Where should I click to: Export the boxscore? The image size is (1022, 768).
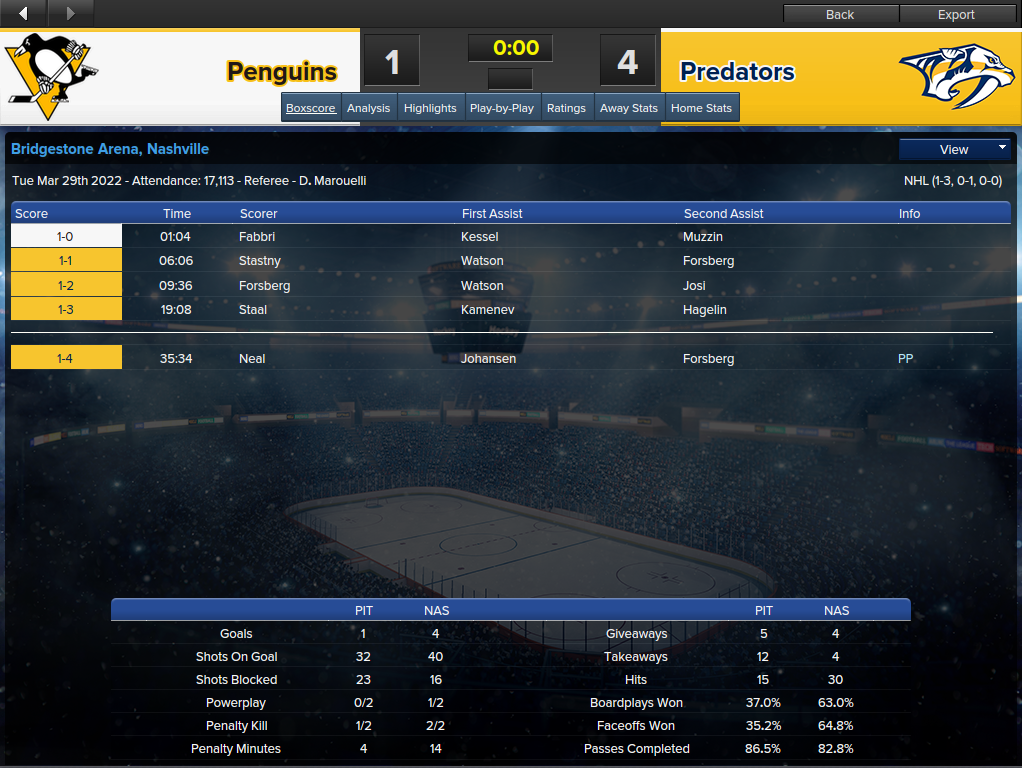pos(956,14)
